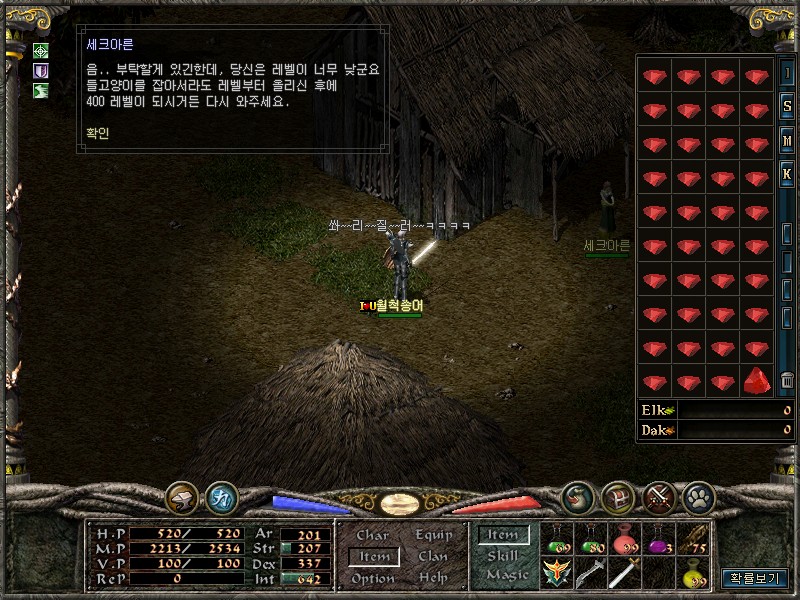Open the treasure chest icon button

coord(619,497)
